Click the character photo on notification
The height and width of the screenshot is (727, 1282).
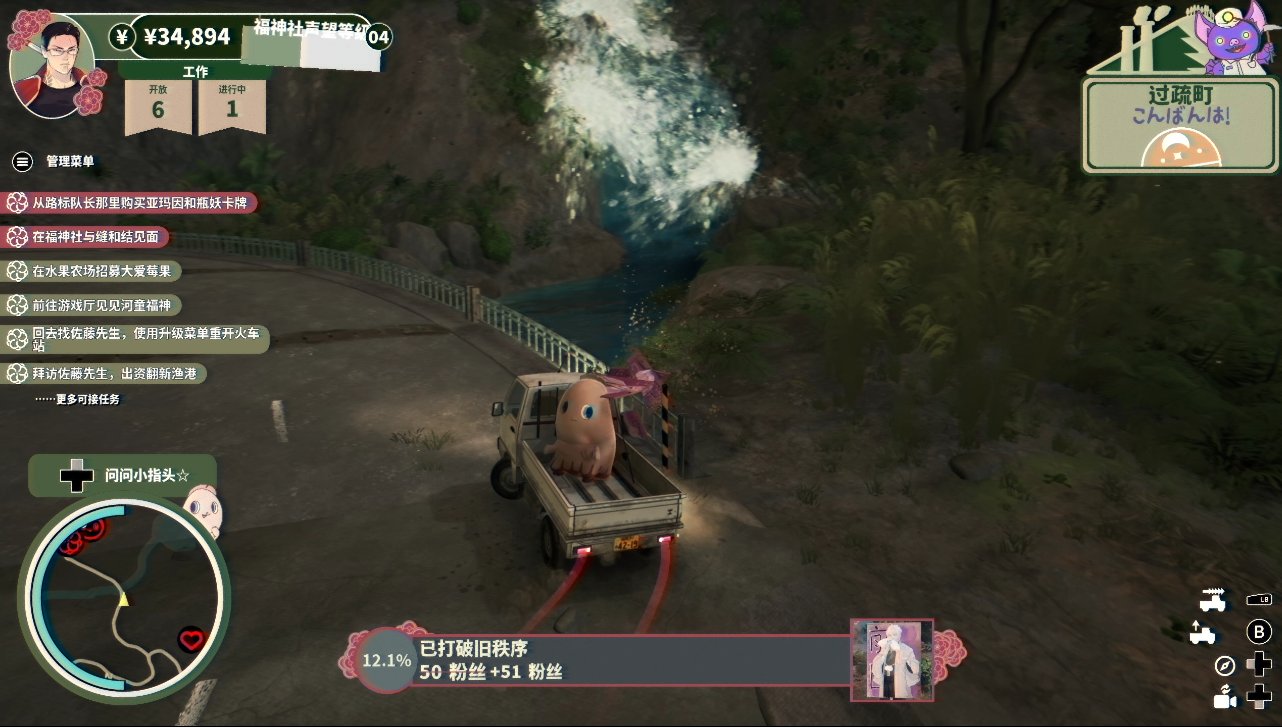891,659
